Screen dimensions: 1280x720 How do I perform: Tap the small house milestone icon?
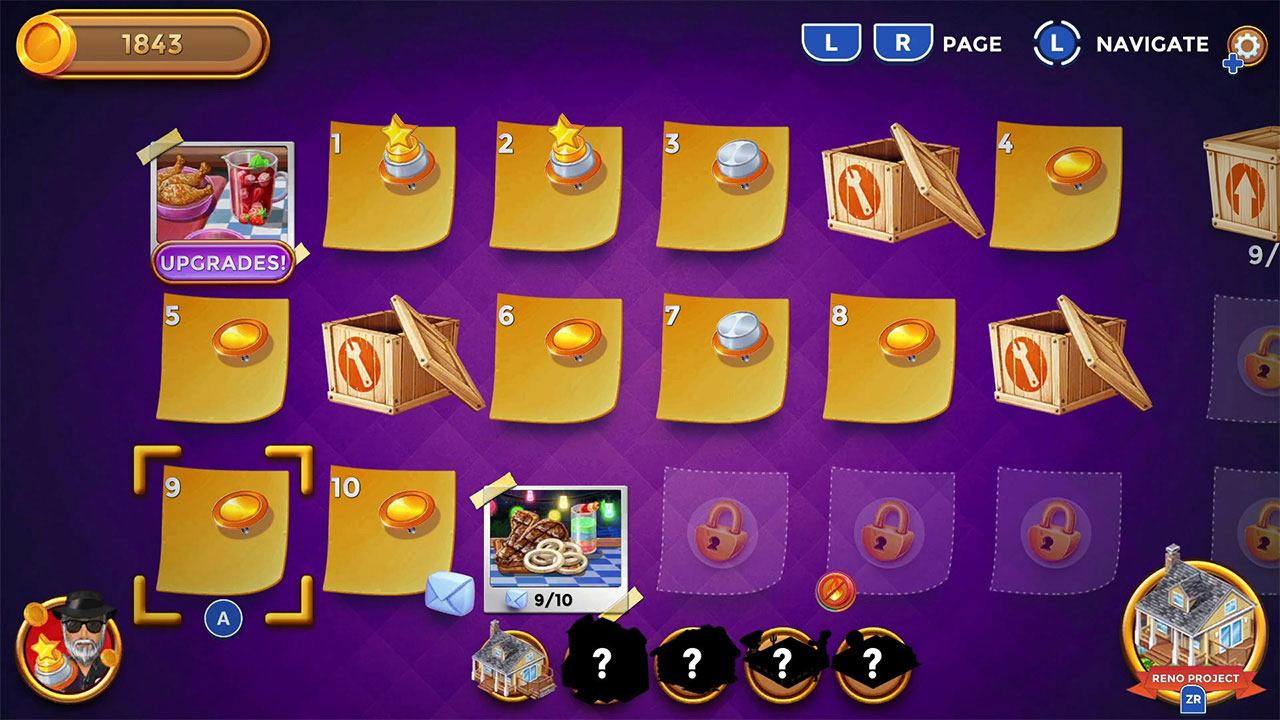pyautogui.click(x=513, y=660)
